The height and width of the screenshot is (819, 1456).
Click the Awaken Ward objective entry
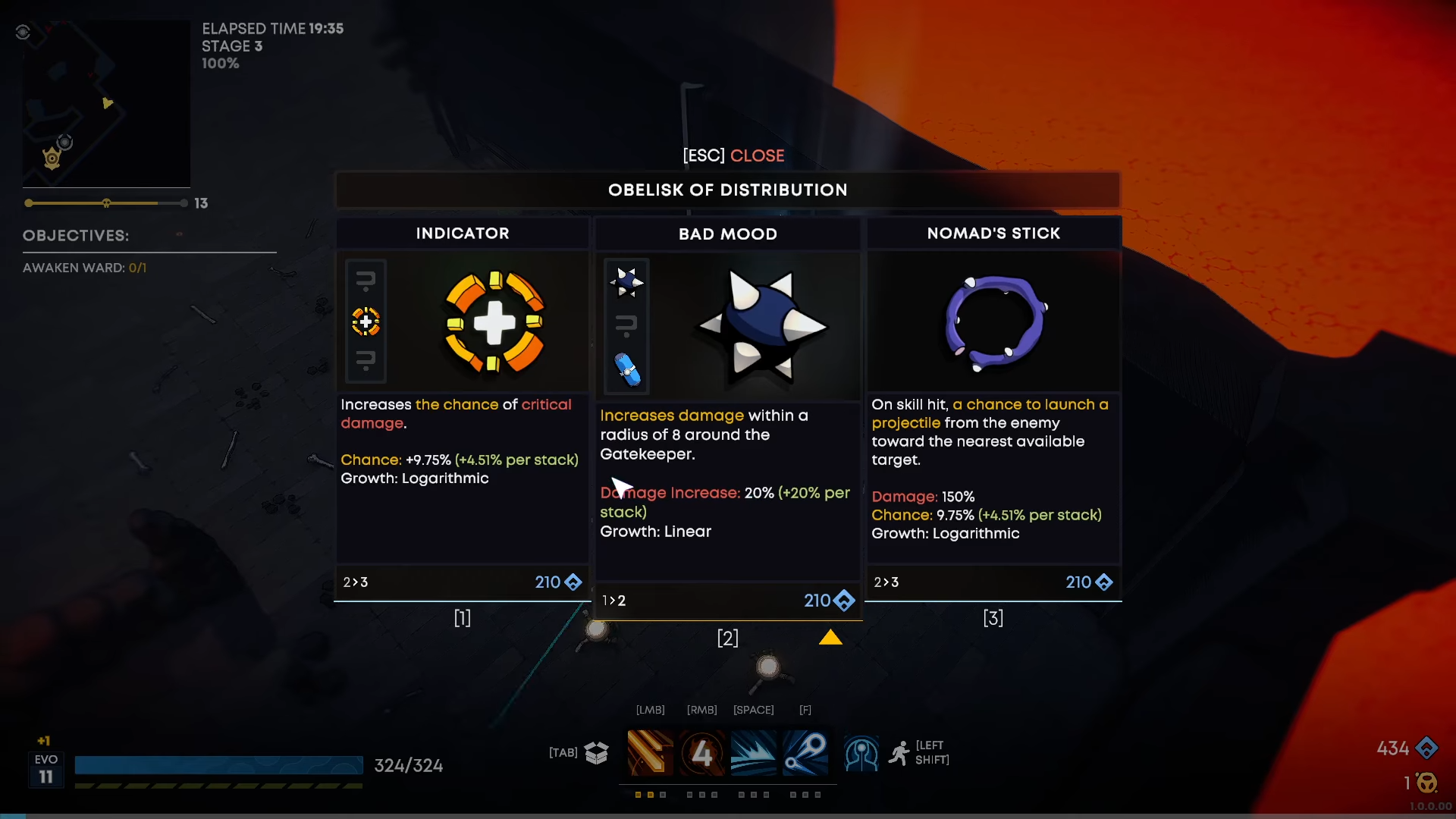coord(84,268)
